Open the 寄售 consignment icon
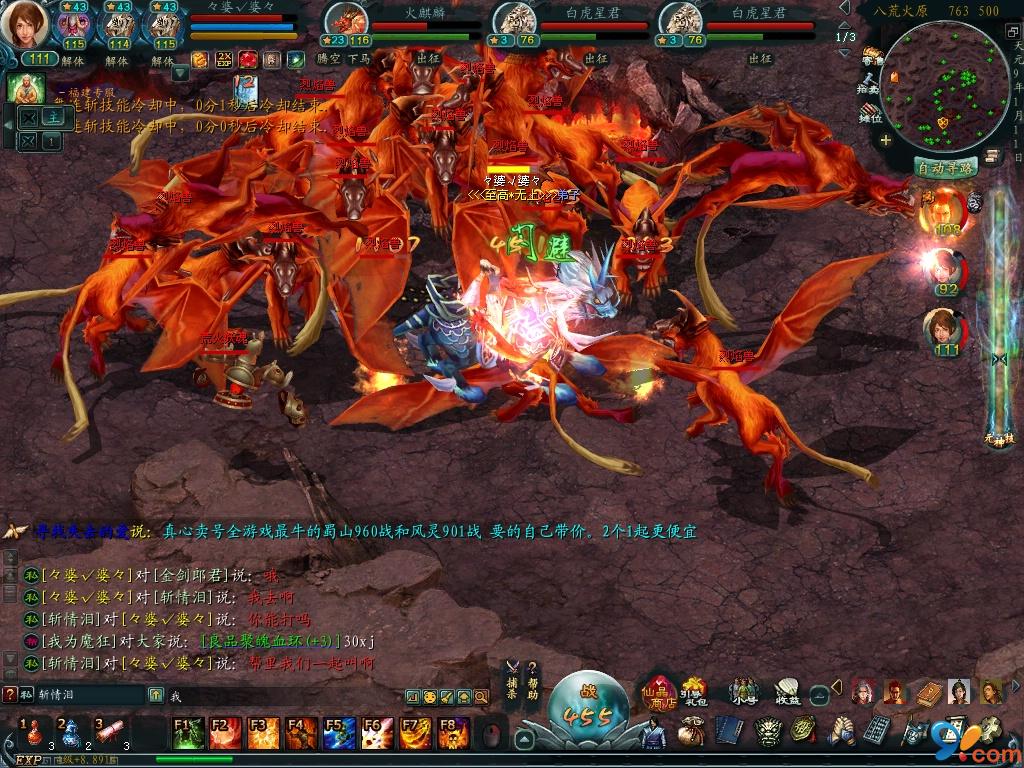 [872, 55]
